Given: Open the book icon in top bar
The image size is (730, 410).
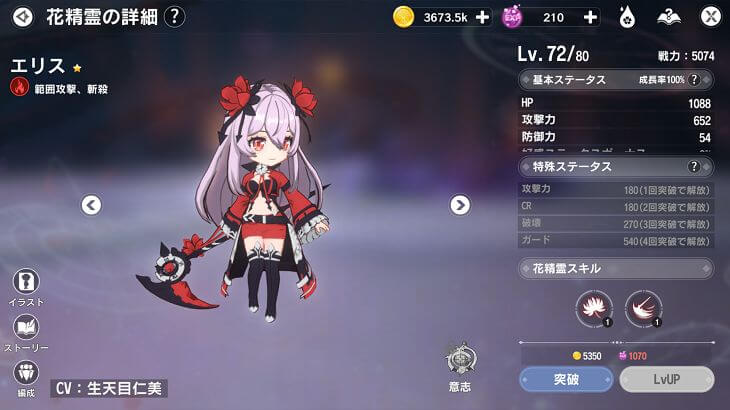Looking at the screenshot, I should pos(669,16).
